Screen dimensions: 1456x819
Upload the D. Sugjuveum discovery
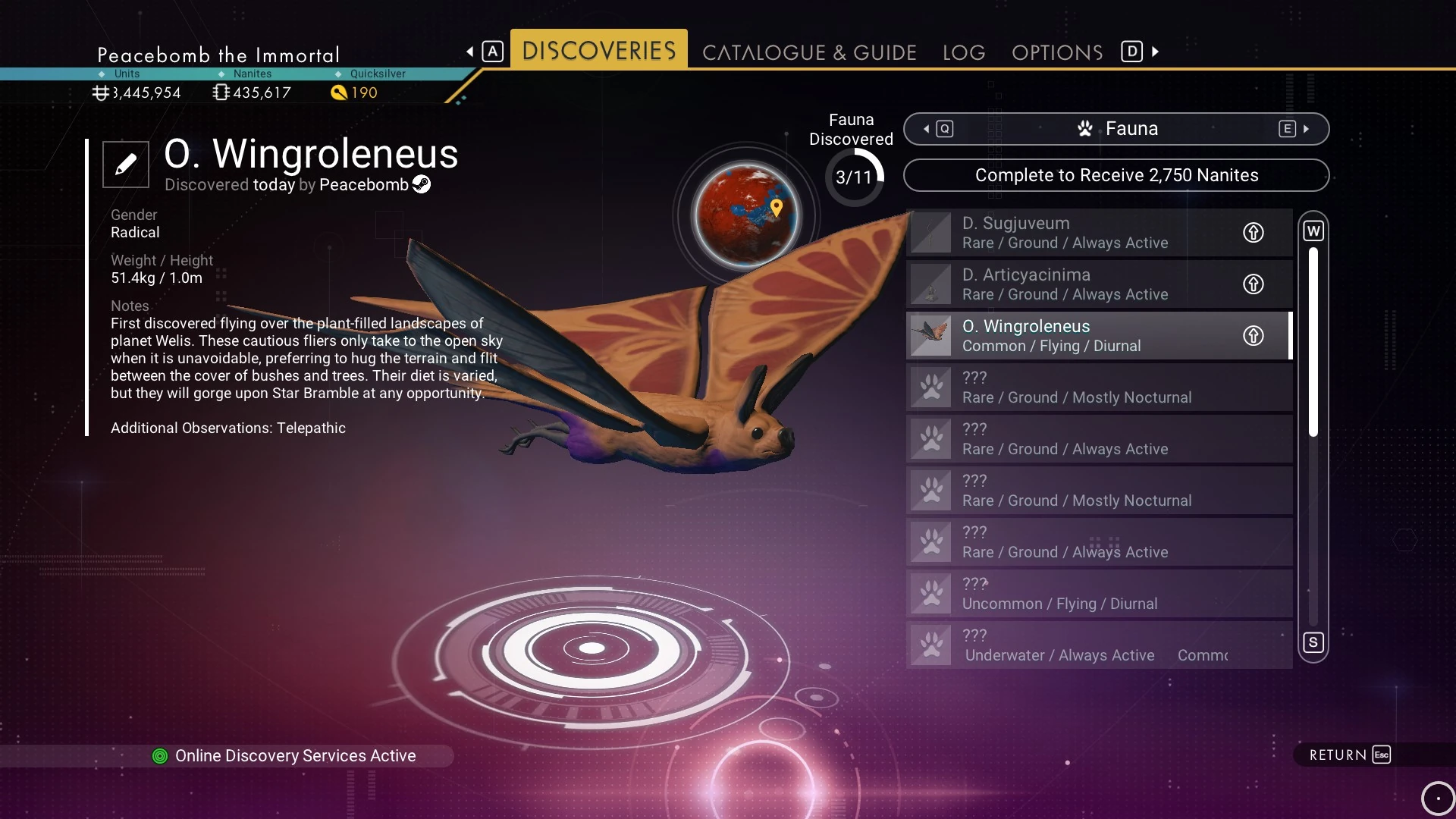(x=1253, y=233)
